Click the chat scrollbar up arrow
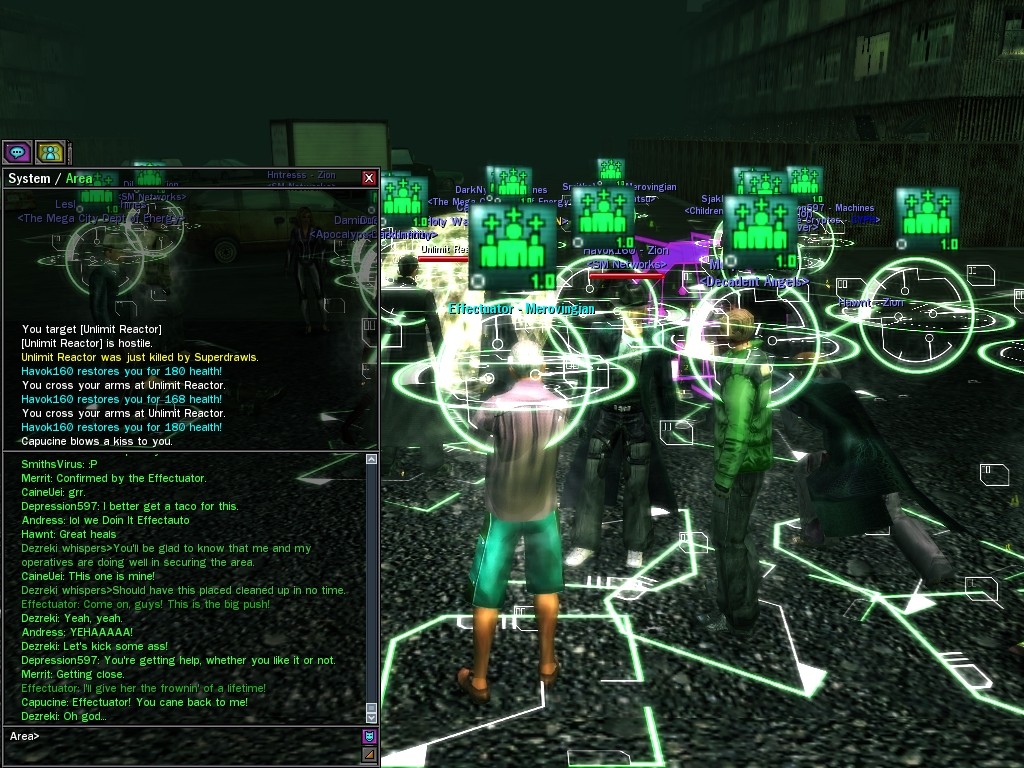 372,460
